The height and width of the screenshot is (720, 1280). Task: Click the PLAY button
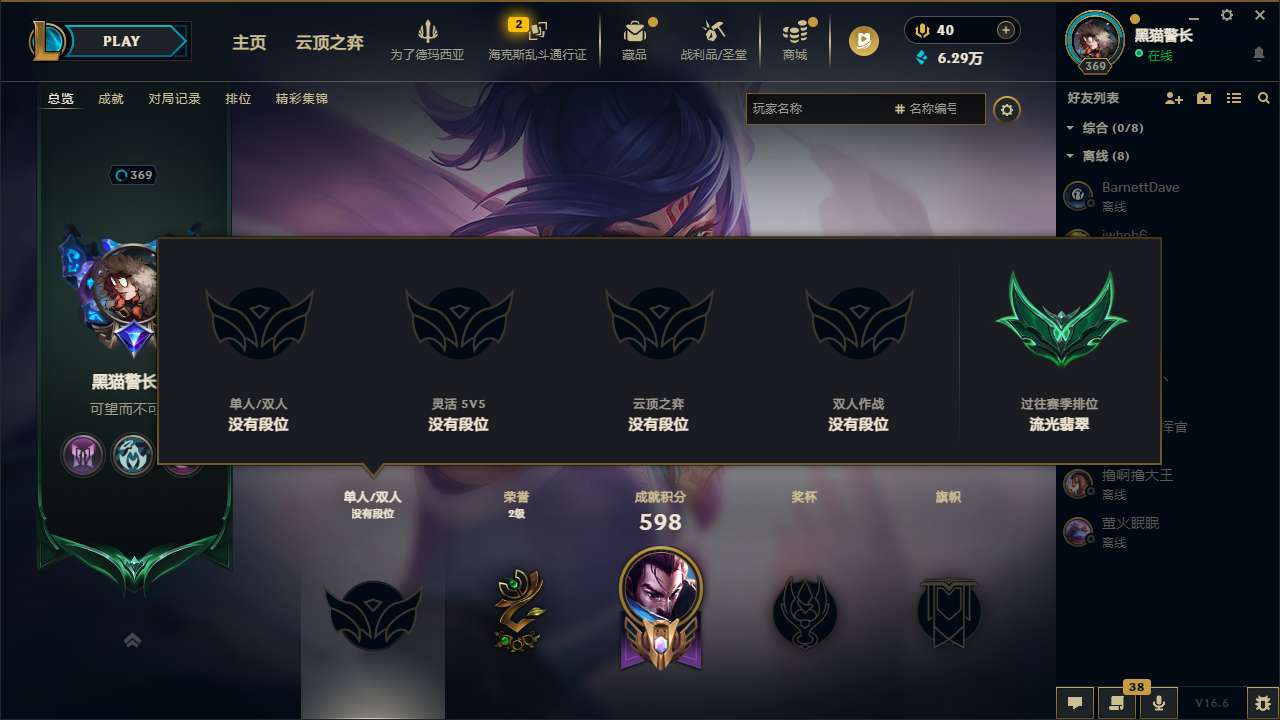120,41
